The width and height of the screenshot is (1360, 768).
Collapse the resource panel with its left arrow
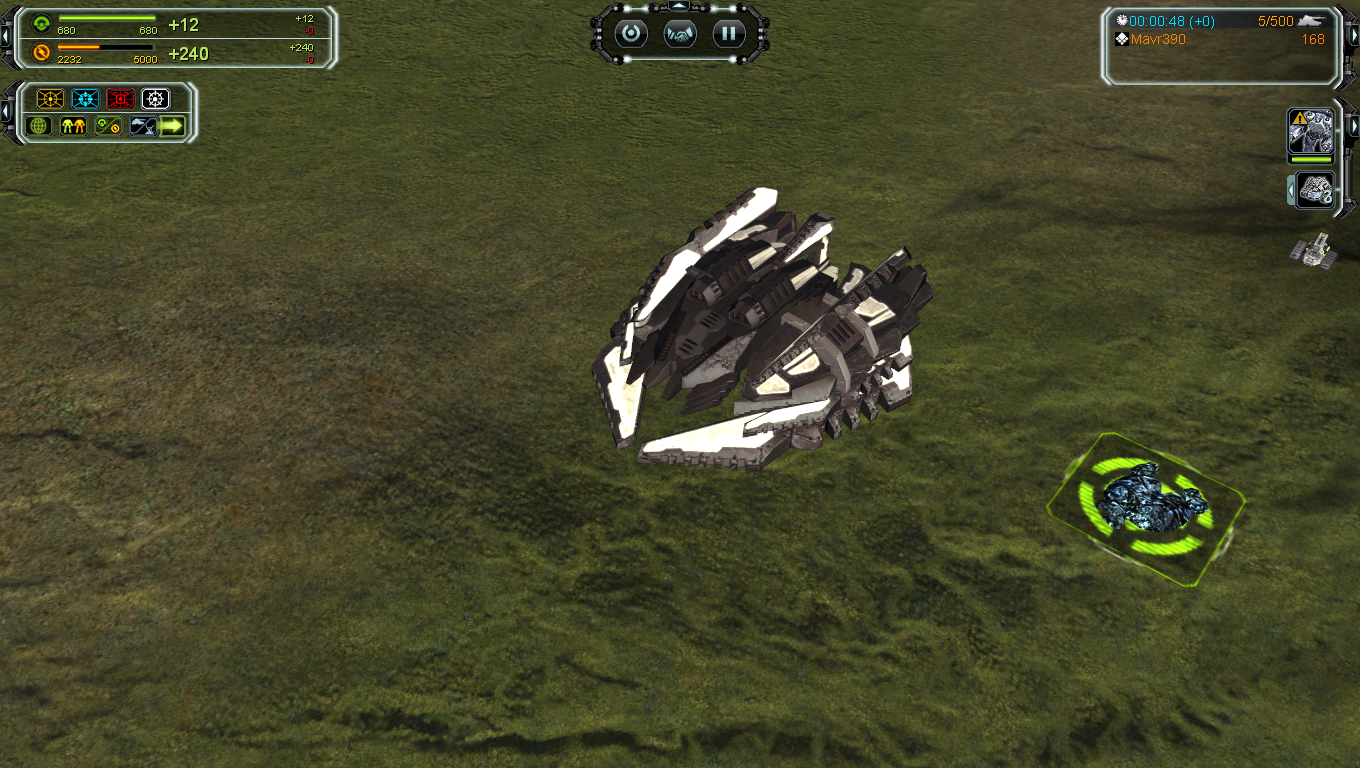coord(6,36)
